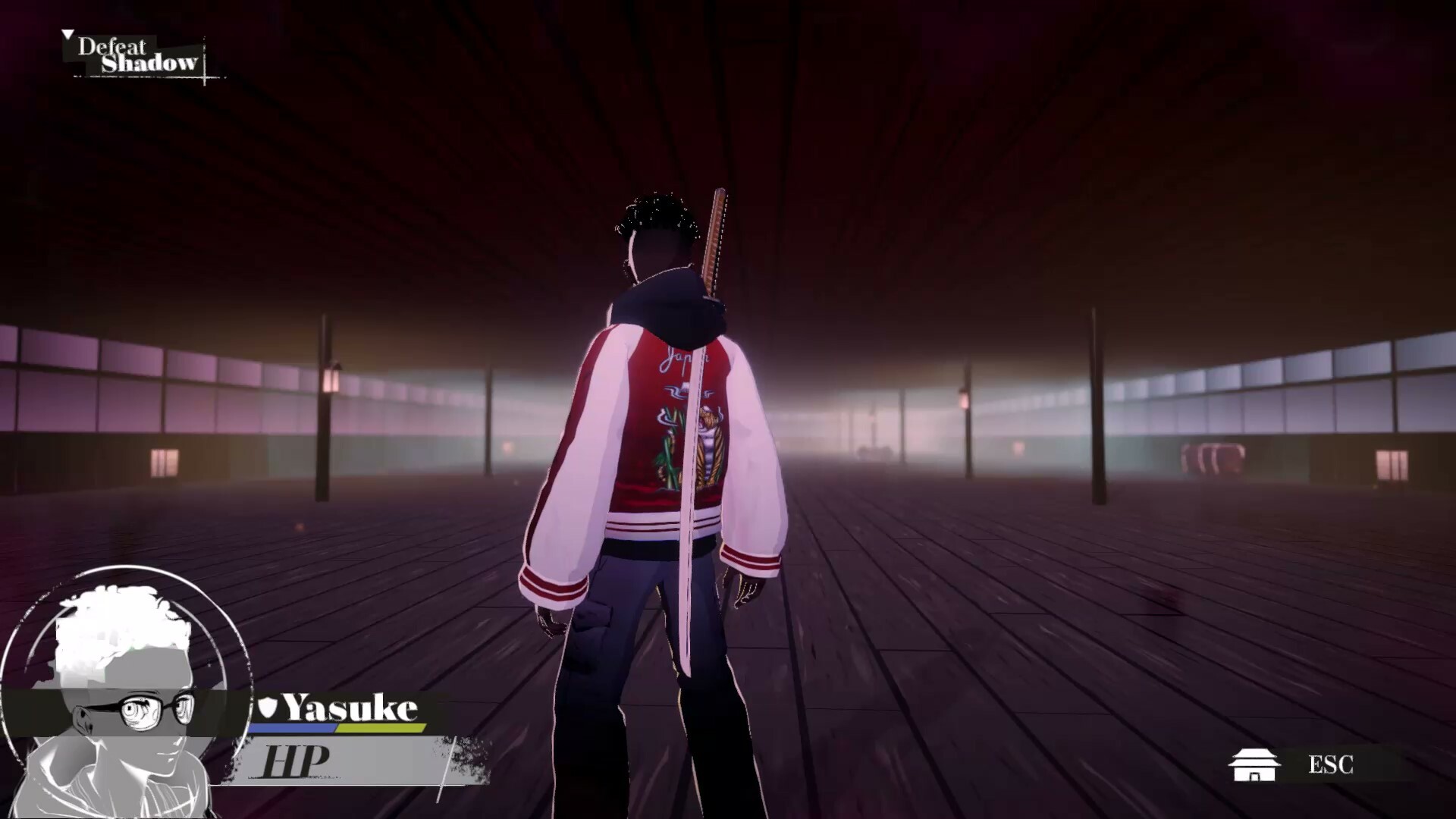Toggle the Defeat Shadow objective tracker
Viewport: 1456px width, 819px height.
pos(136,55)
